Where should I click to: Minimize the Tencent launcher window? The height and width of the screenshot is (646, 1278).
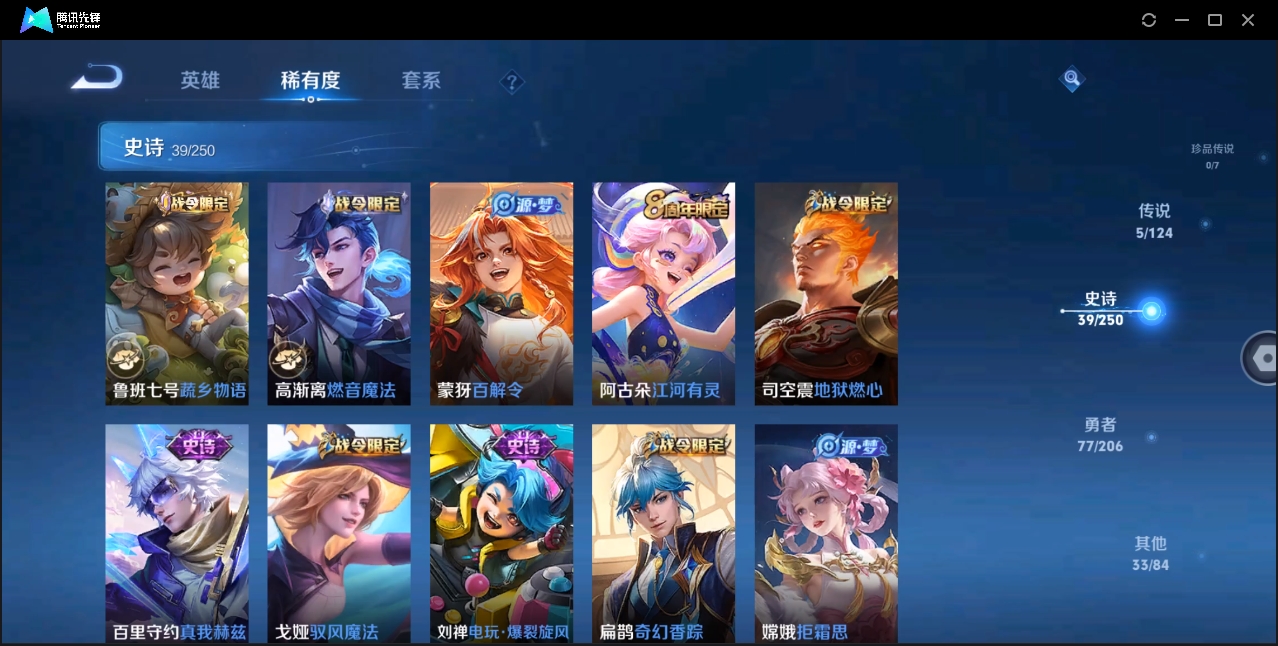click(x=1182, y=20)
